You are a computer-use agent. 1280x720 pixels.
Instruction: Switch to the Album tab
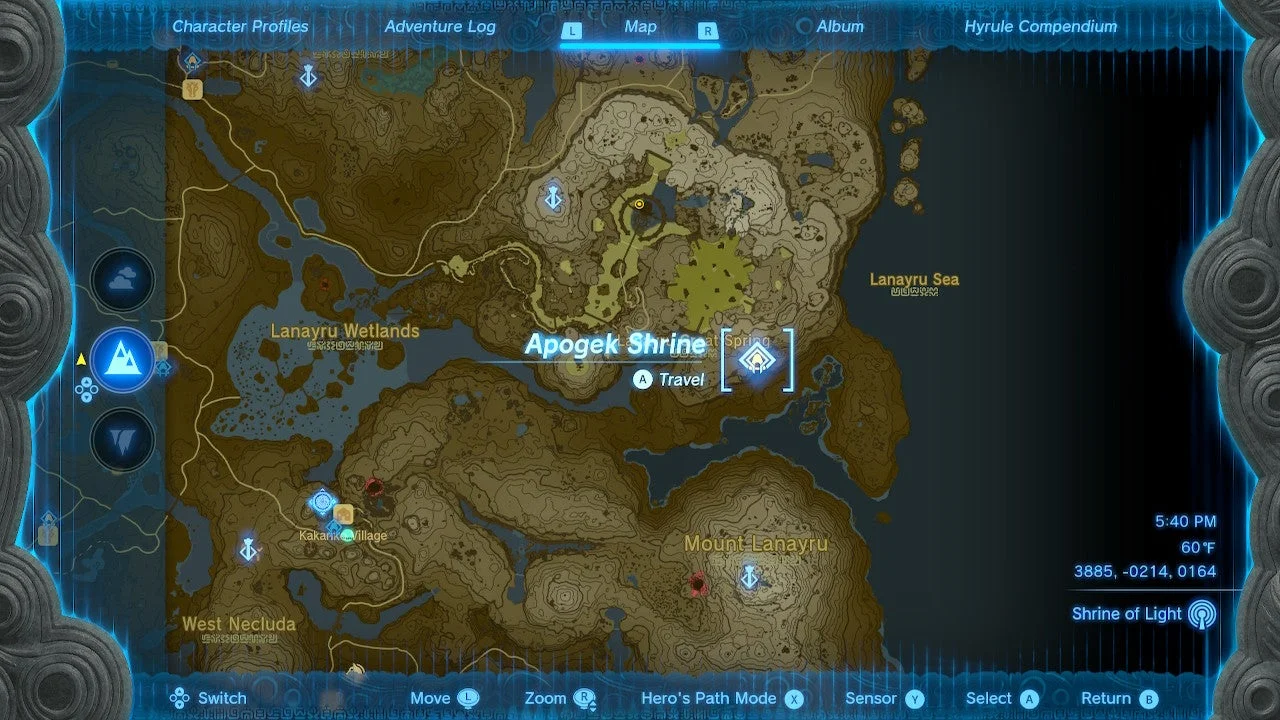[x=839, y=27]
